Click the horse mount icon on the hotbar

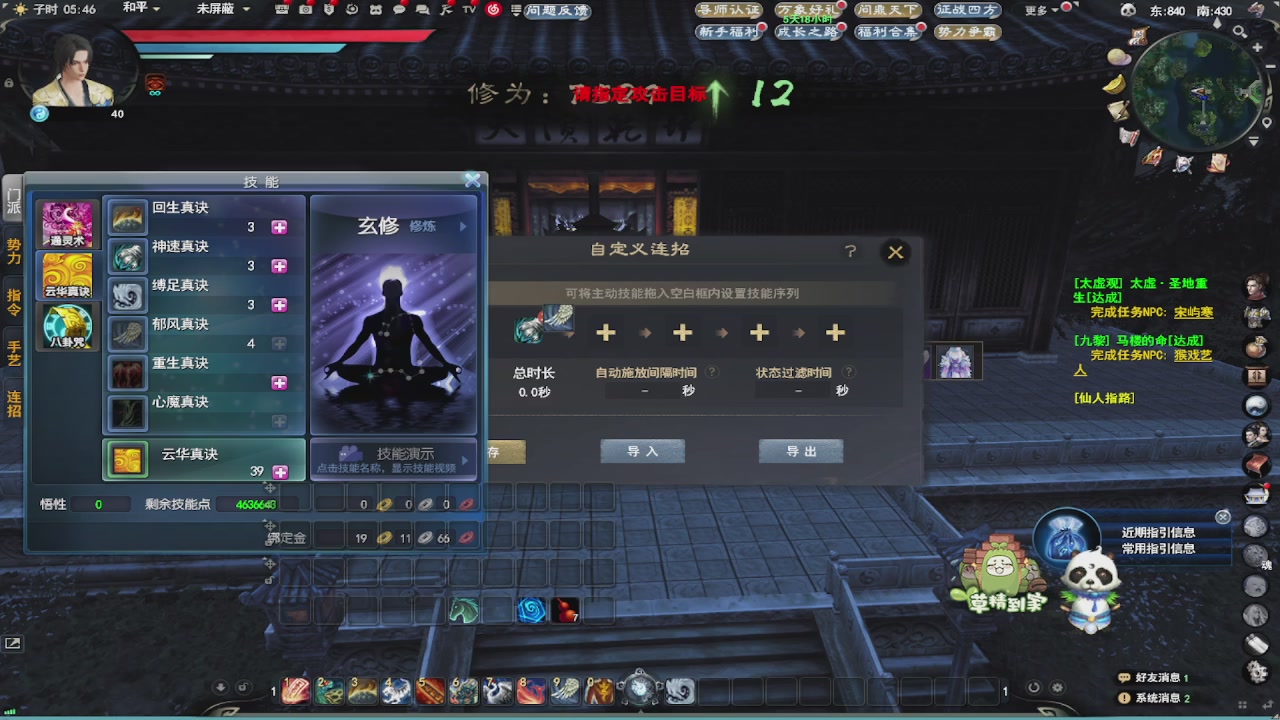(464, 609)
